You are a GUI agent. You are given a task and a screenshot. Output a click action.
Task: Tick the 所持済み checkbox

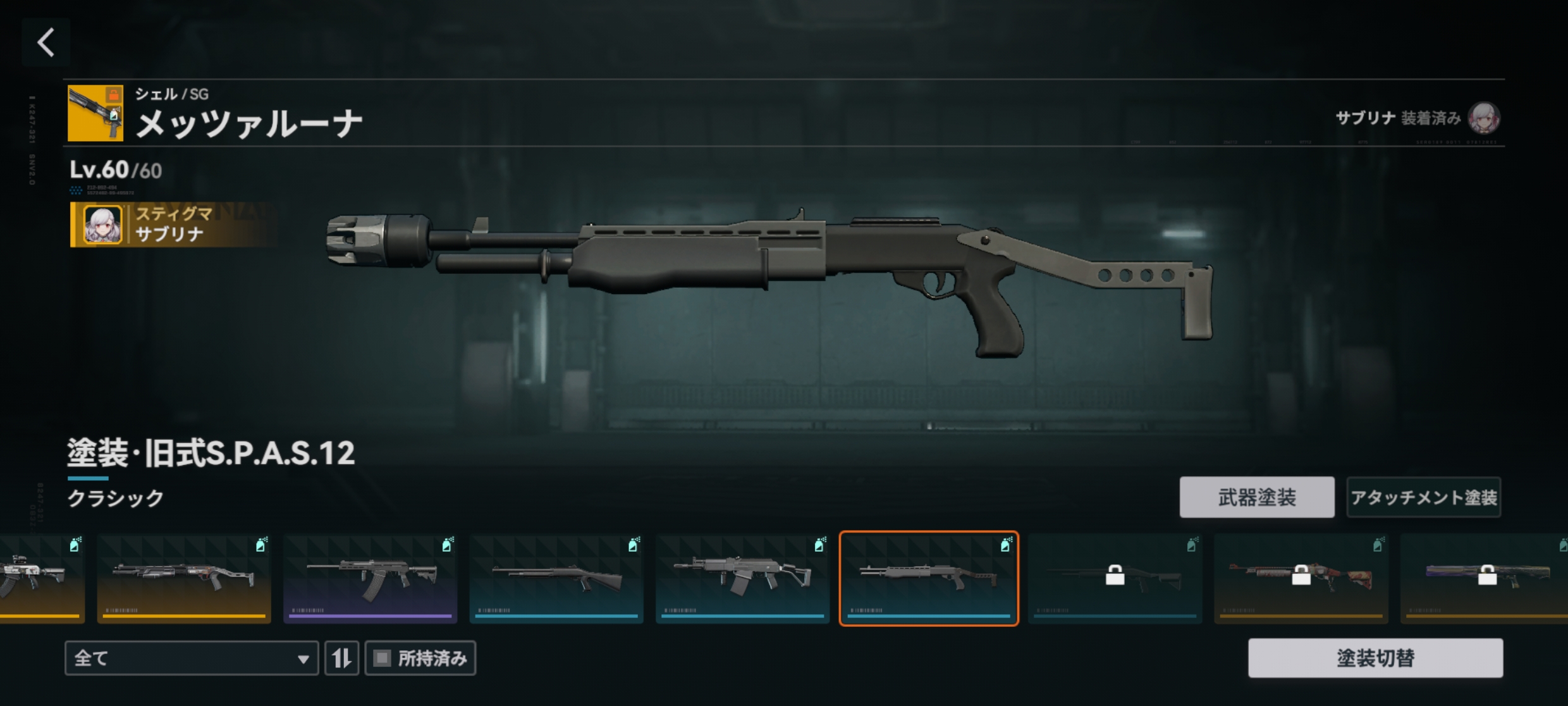click(383, 658)
